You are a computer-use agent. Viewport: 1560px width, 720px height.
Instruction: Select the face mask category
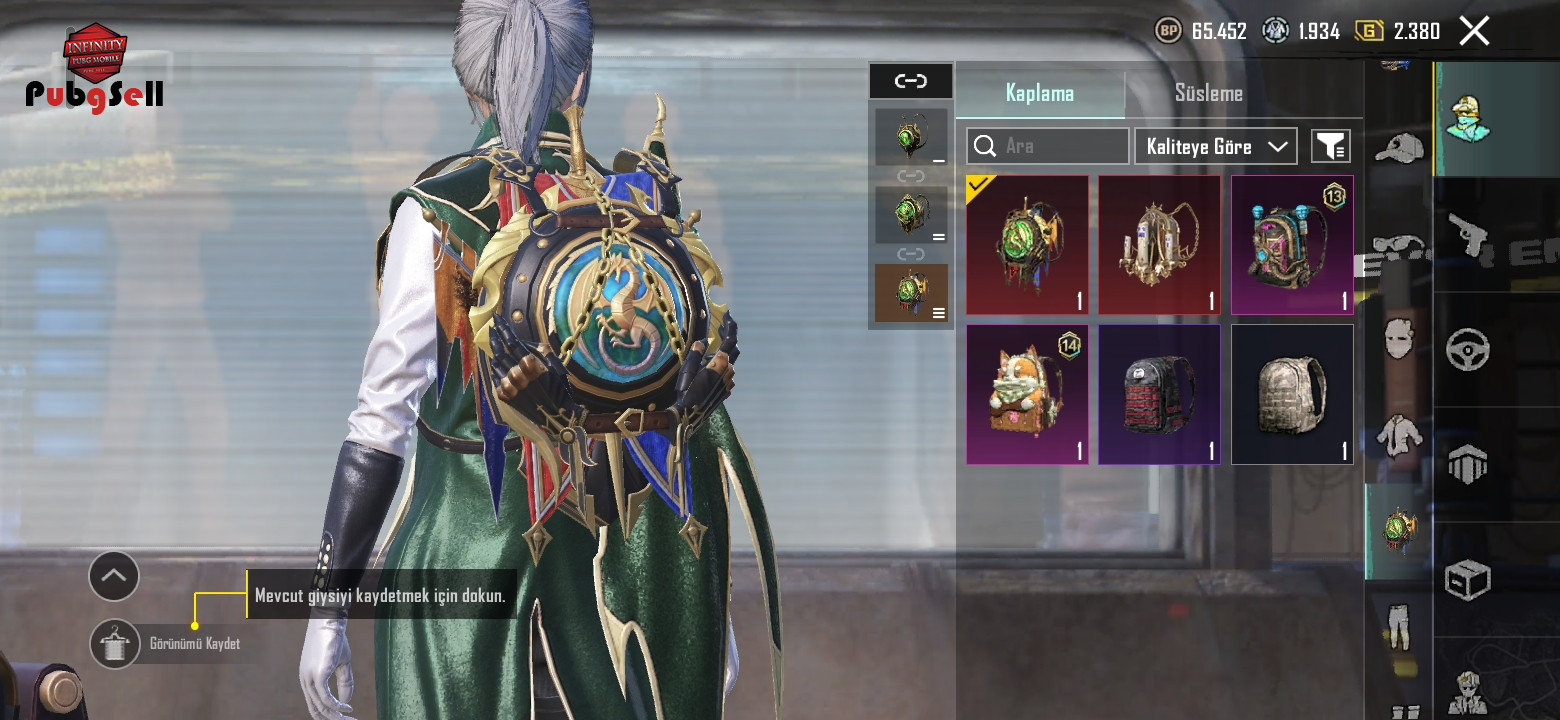(x=1398, y=338)
